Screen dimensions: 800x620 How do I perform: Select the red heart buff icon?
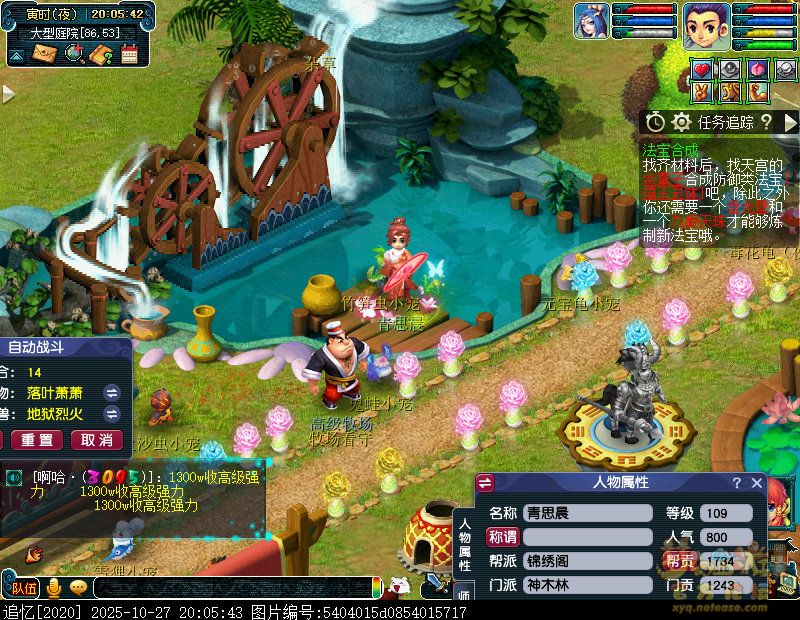coord(702,70)
